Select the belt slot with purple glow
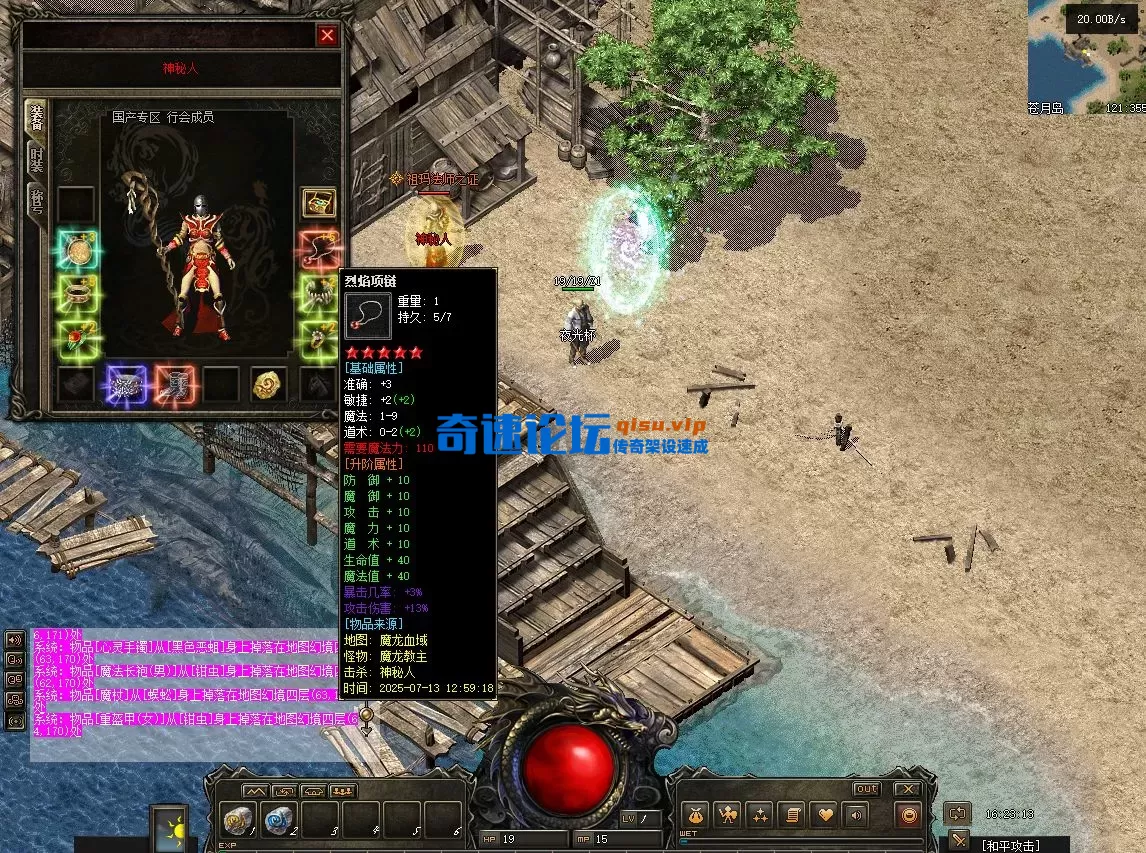Viewport: 1146px width, 853px height. coord(126,385)
